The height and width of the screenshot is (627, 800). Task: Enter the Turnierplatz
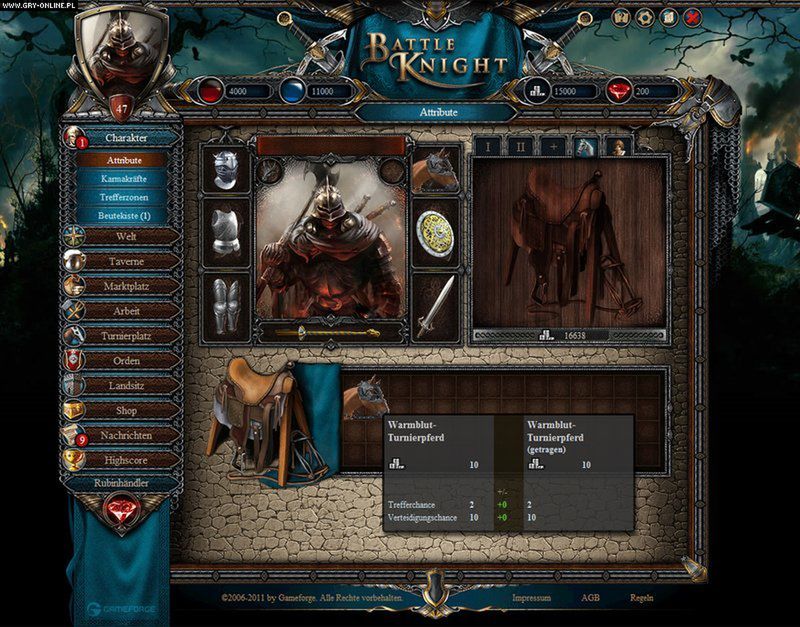coord(126,336)
